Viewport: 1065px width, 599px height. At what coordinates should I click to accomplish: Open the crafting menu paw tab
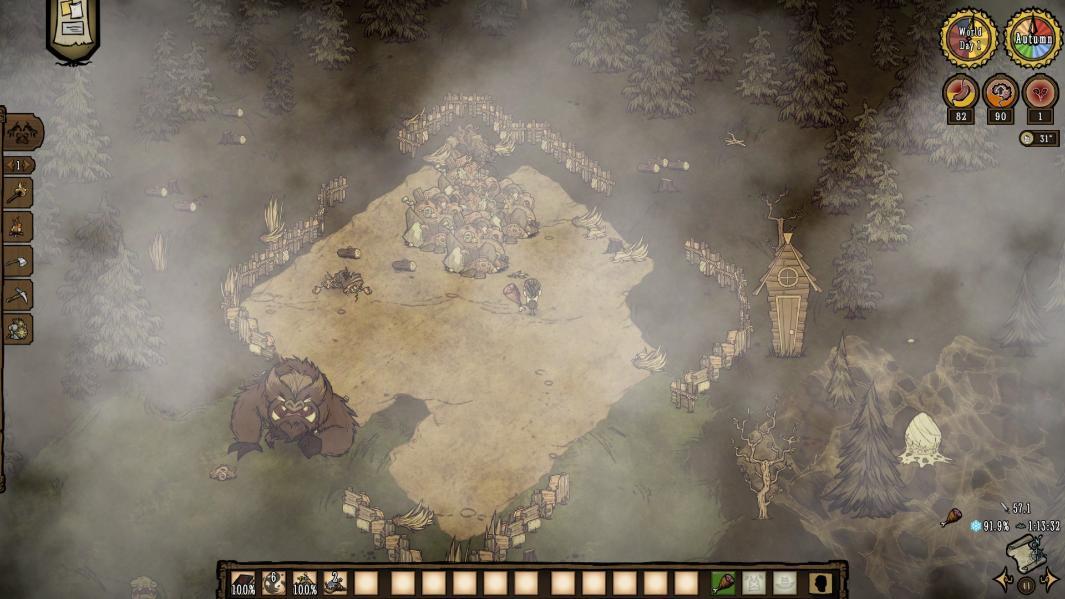22,131
